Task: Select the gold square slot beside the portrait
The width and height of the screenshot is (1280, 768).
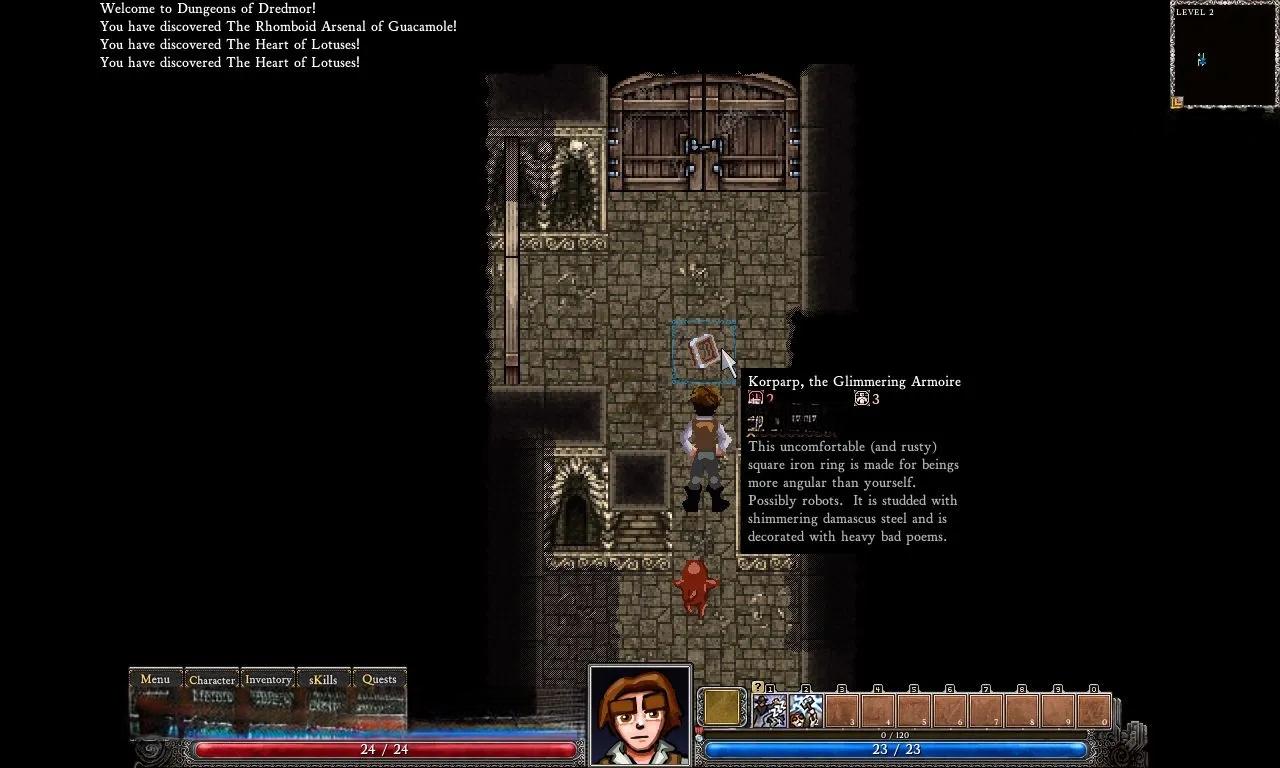Action: 721,708
